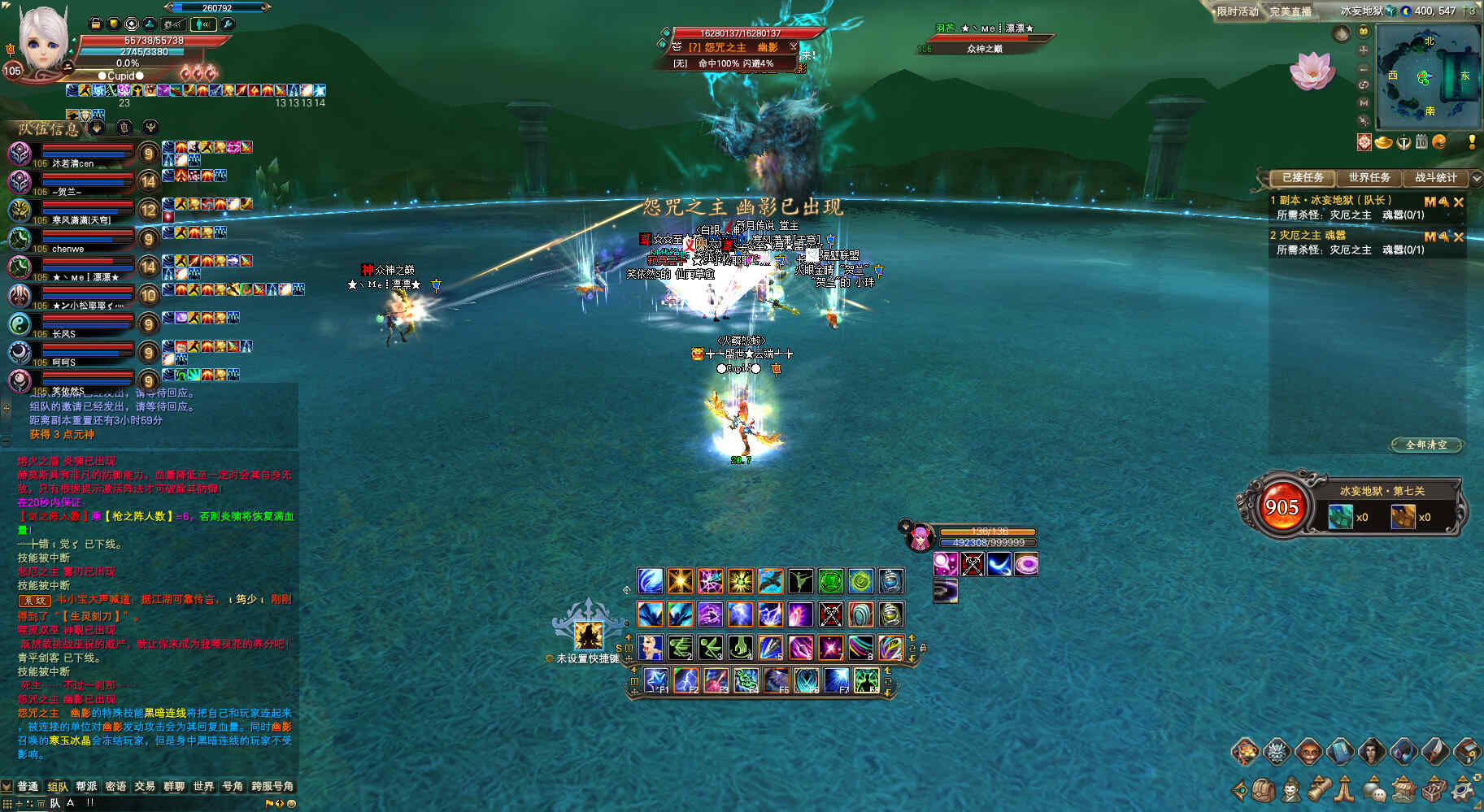Select the pink-haired pet portrait
Screen dimensions: 1484x812
(920, 536)
